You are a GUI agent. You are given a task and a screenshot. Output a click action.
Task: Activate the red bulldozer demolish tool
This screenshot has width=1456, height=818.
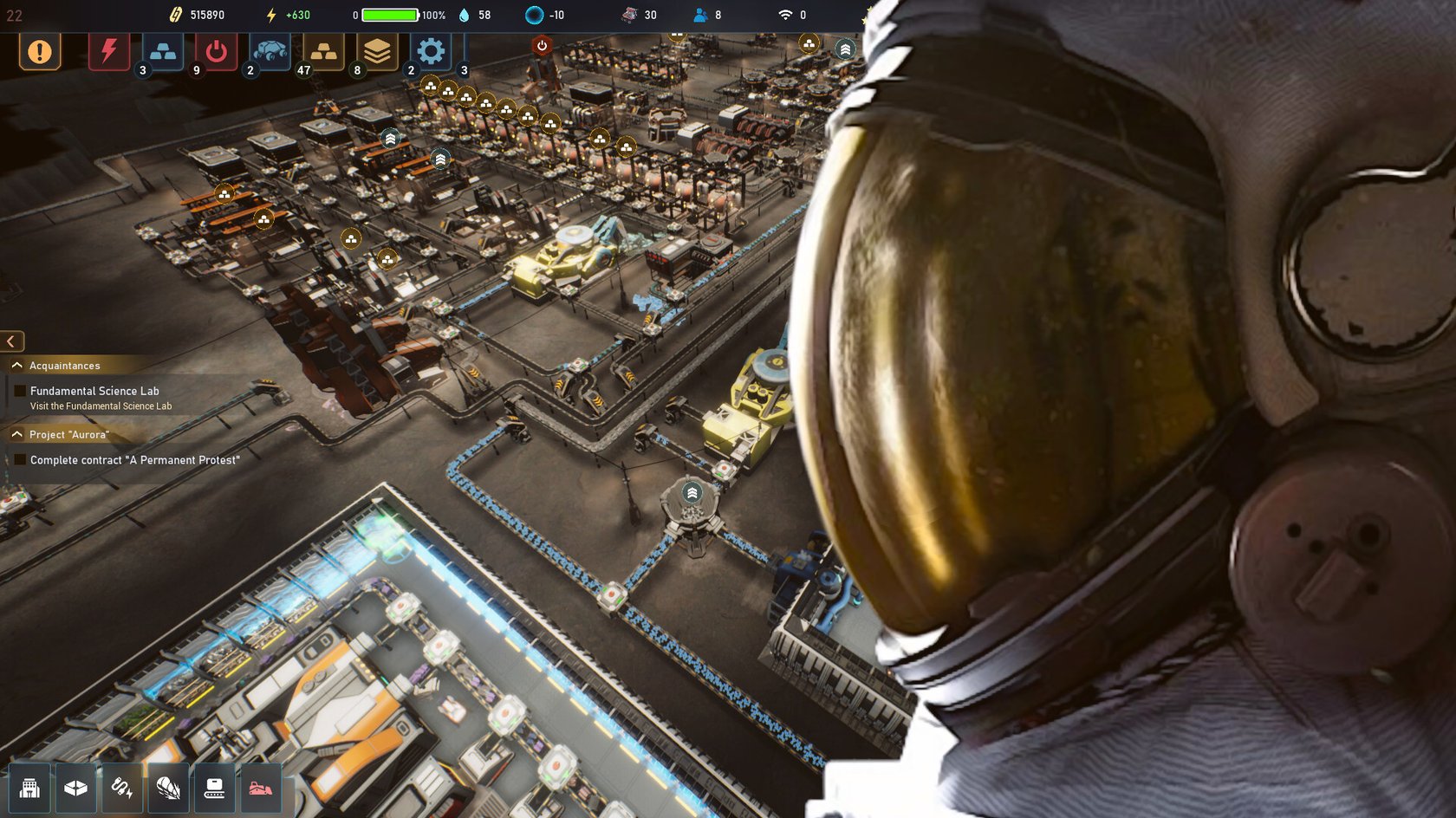[x=260, y=788]
